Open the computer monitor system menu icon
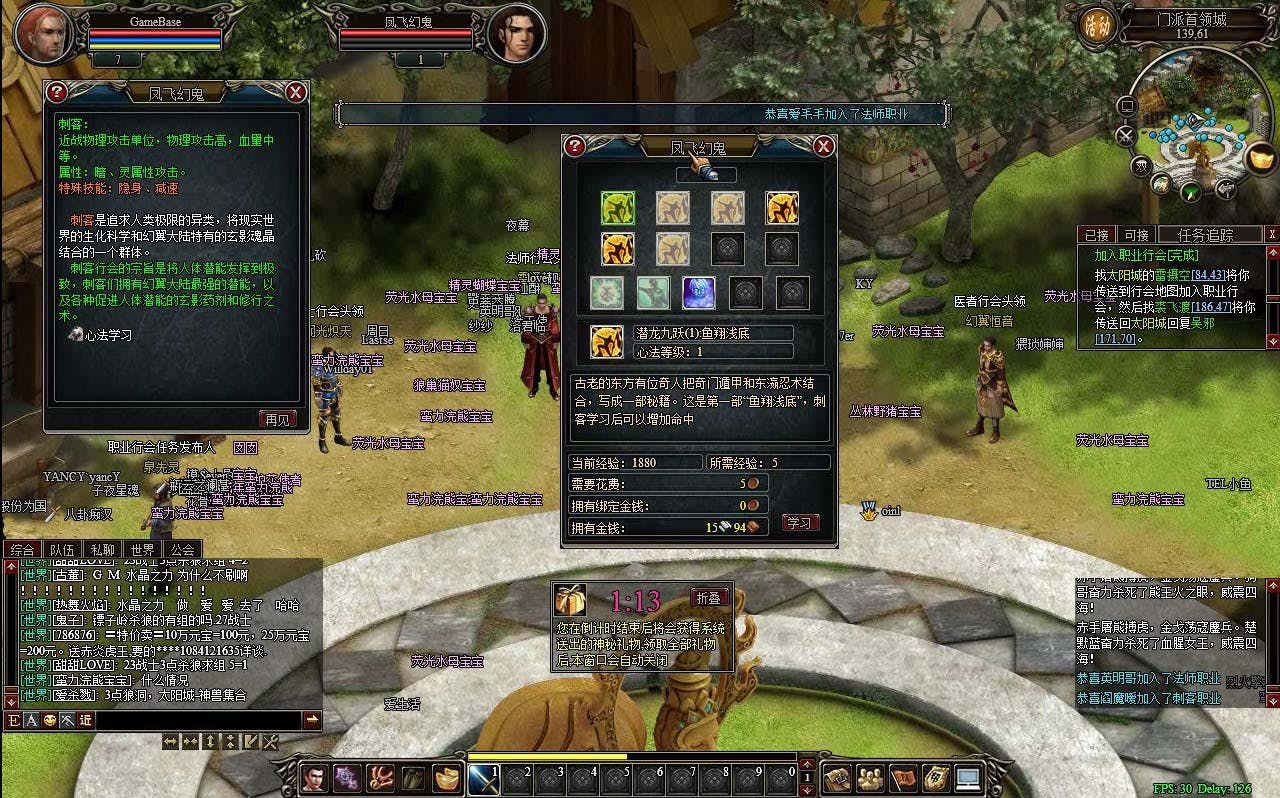 (968, 777)
